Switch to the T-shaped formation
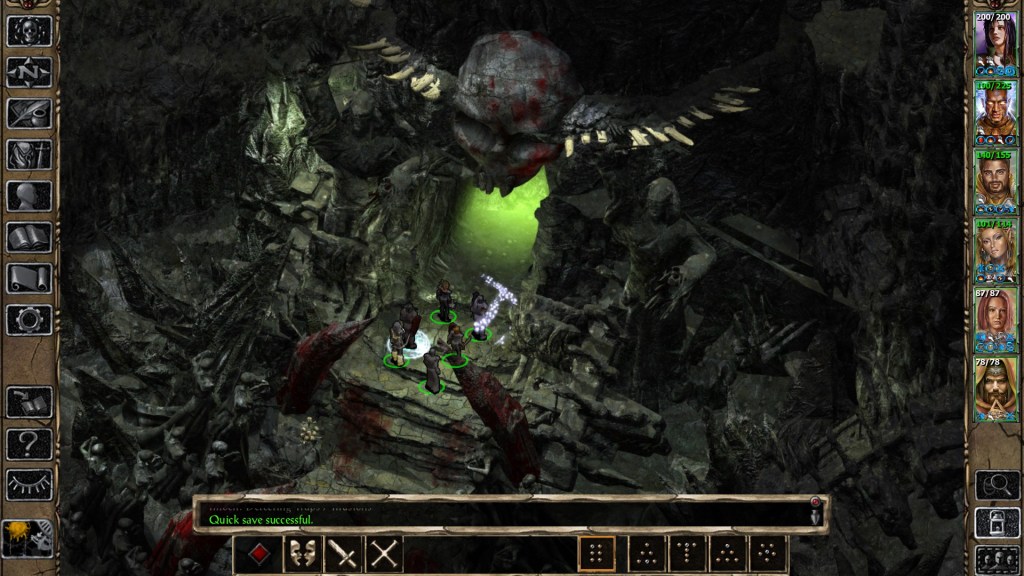 tap(687, 553)
